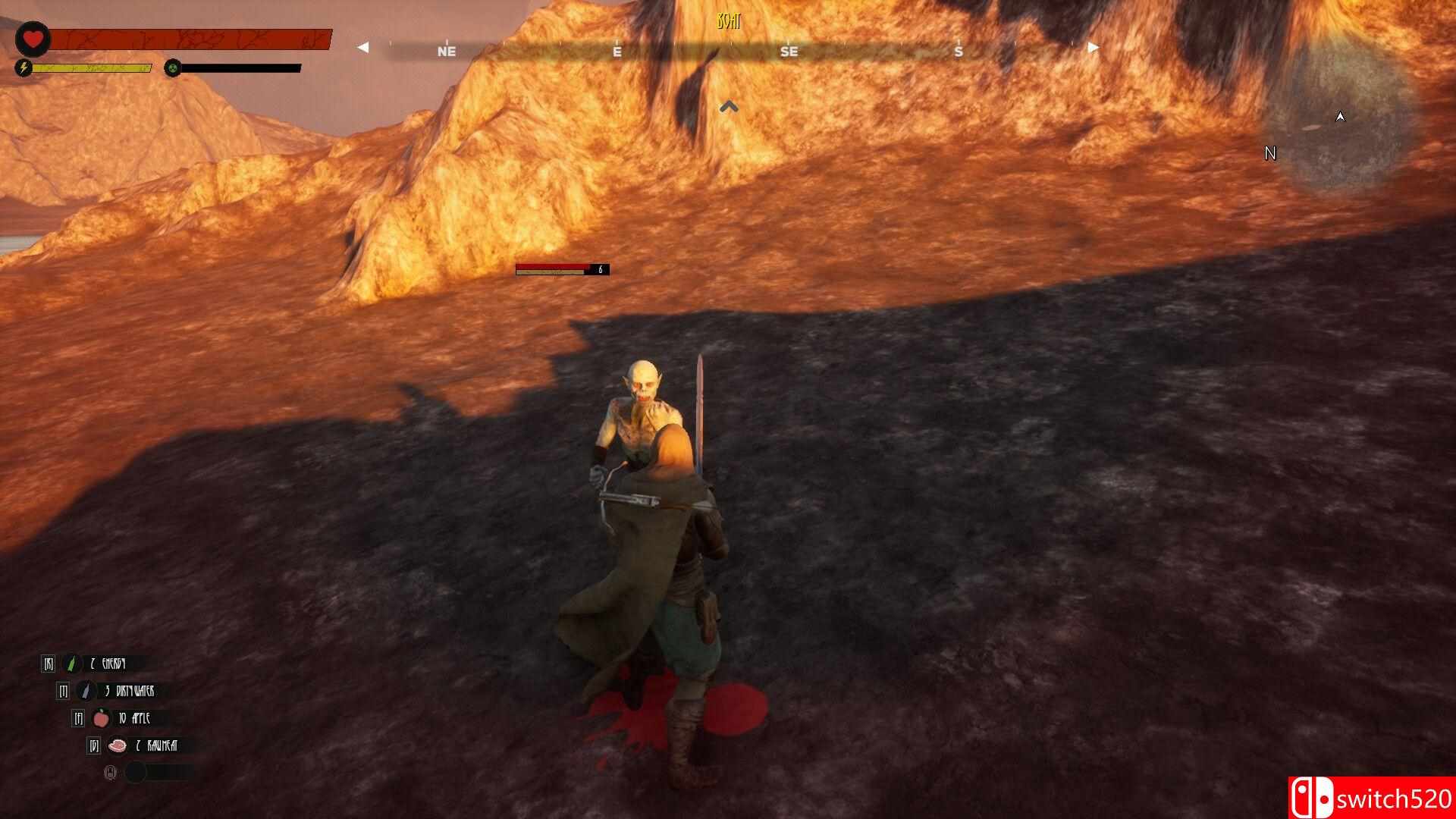Select the lightning stamina icon
The image size is (1456, 819).
[24, 67]
